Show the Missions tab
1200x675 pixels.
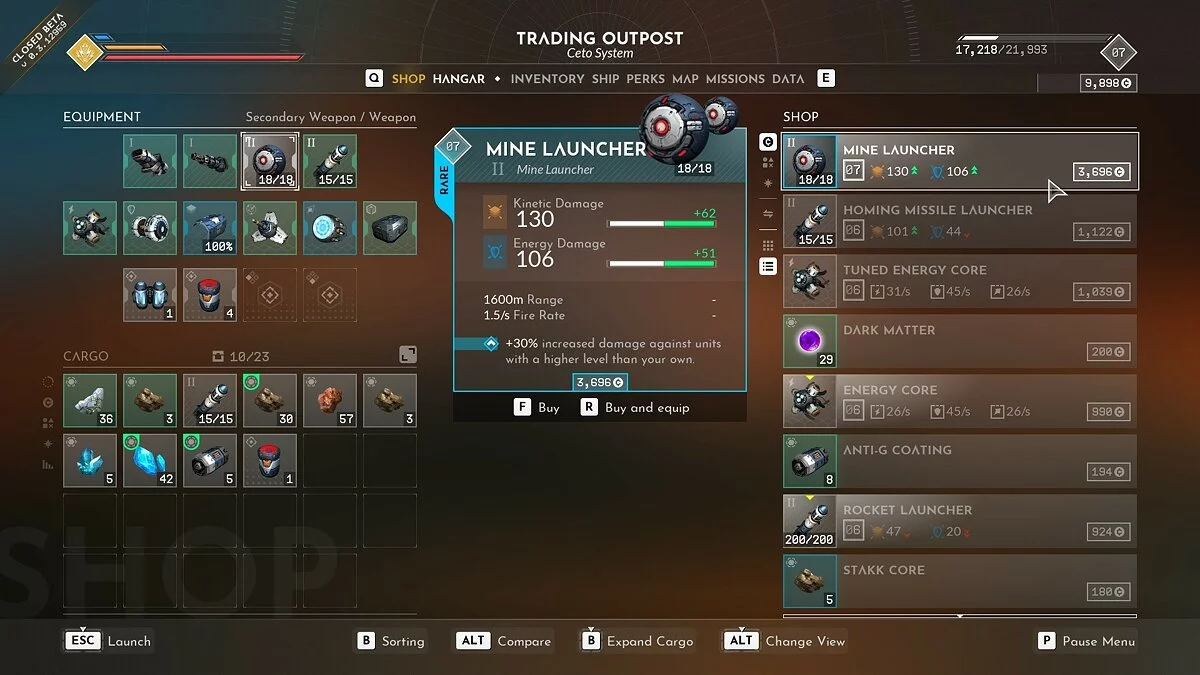(735, 79)
